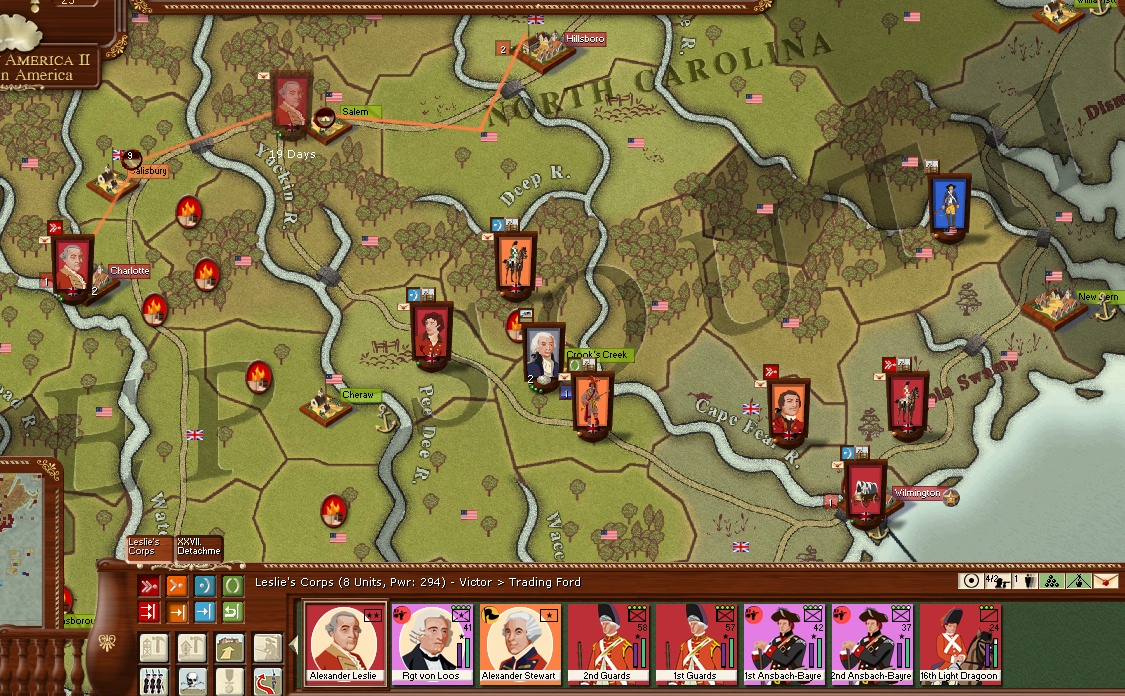The height and width of the screenshot is (696, 1125).
Task: Set the red assault posture button
Action: (148, 585)
